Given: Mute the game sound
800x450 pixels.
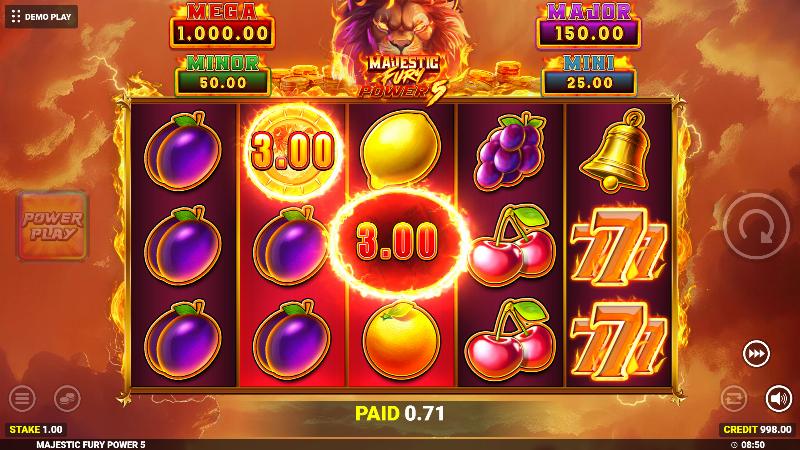Looking at the screenshot, I should click(x=778, y=398).
